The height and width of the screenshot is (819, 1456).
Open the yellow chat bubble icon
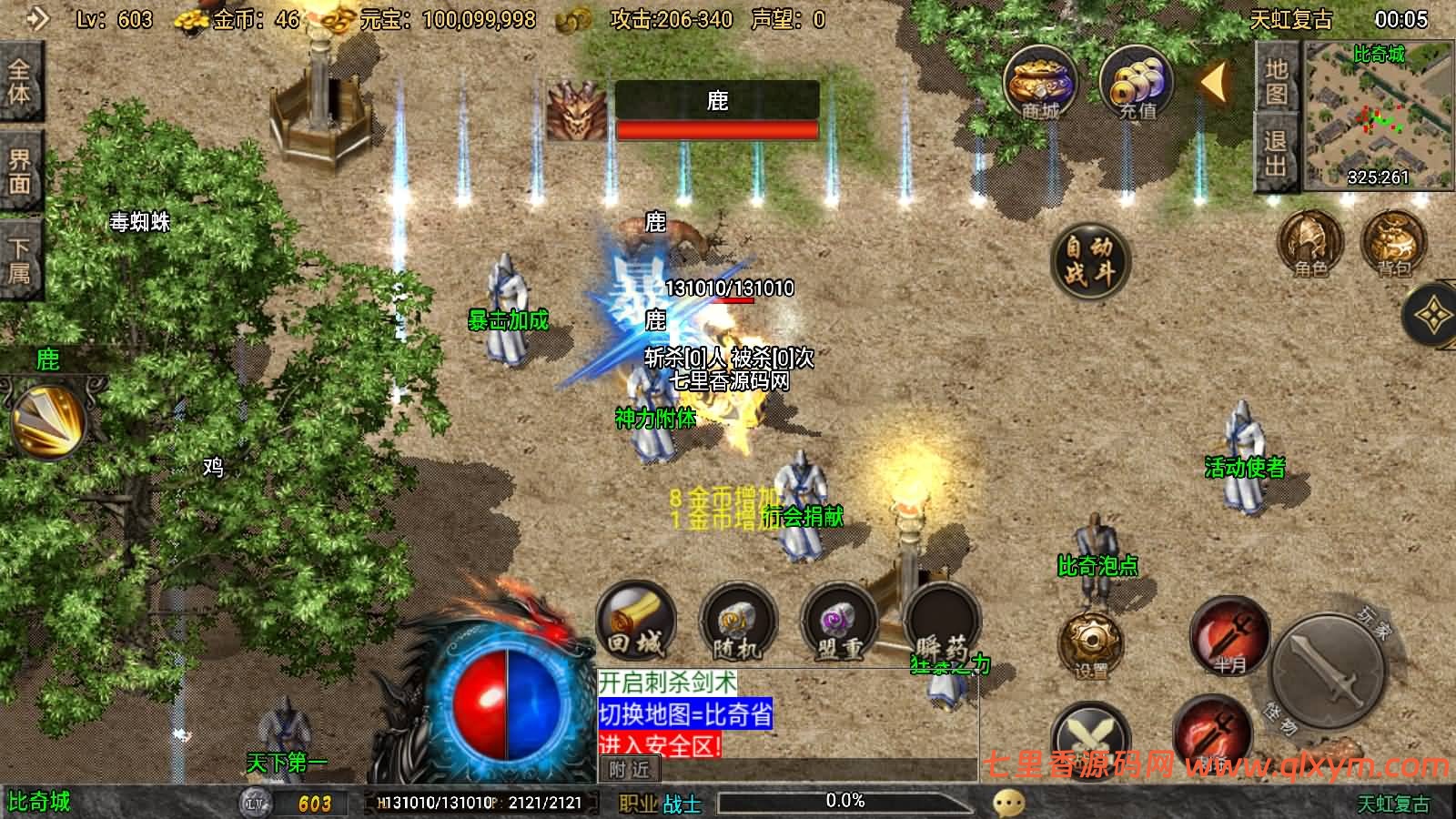[1008, 803]
